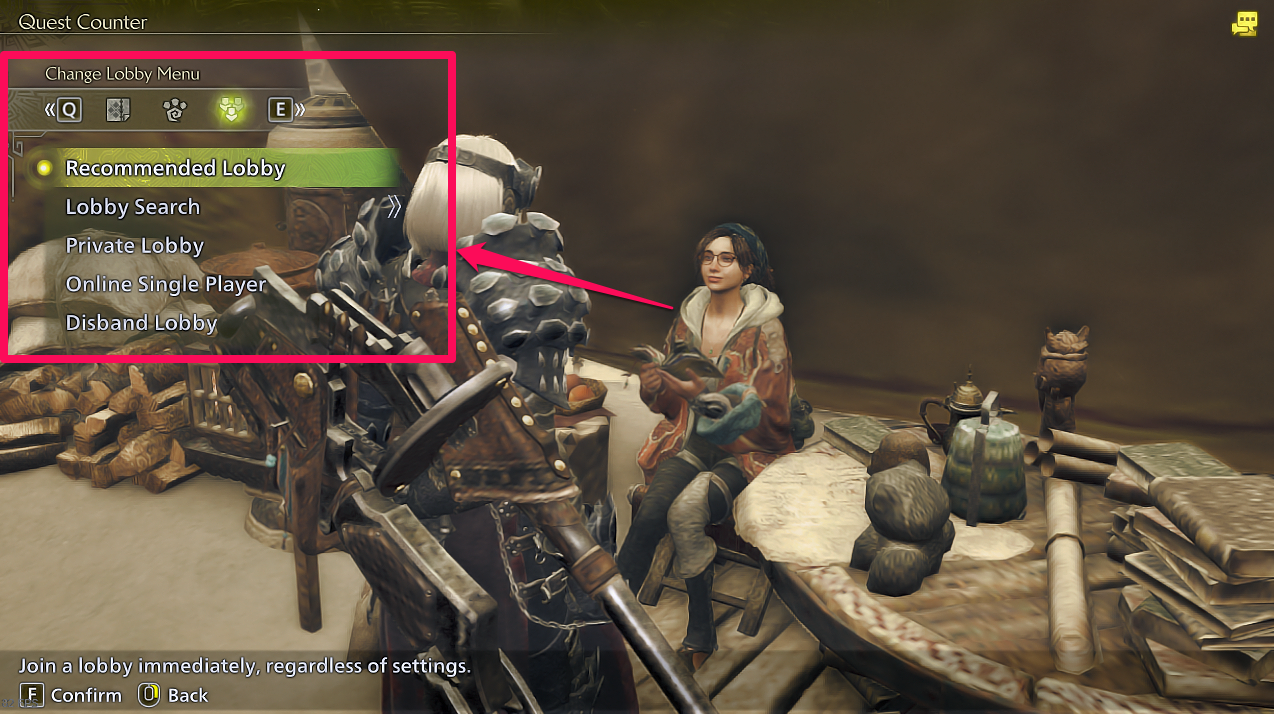Switch to the quest board paper tab
Image resolution: width=1274 pixels, height=714 pixels.
pos(119,109)
